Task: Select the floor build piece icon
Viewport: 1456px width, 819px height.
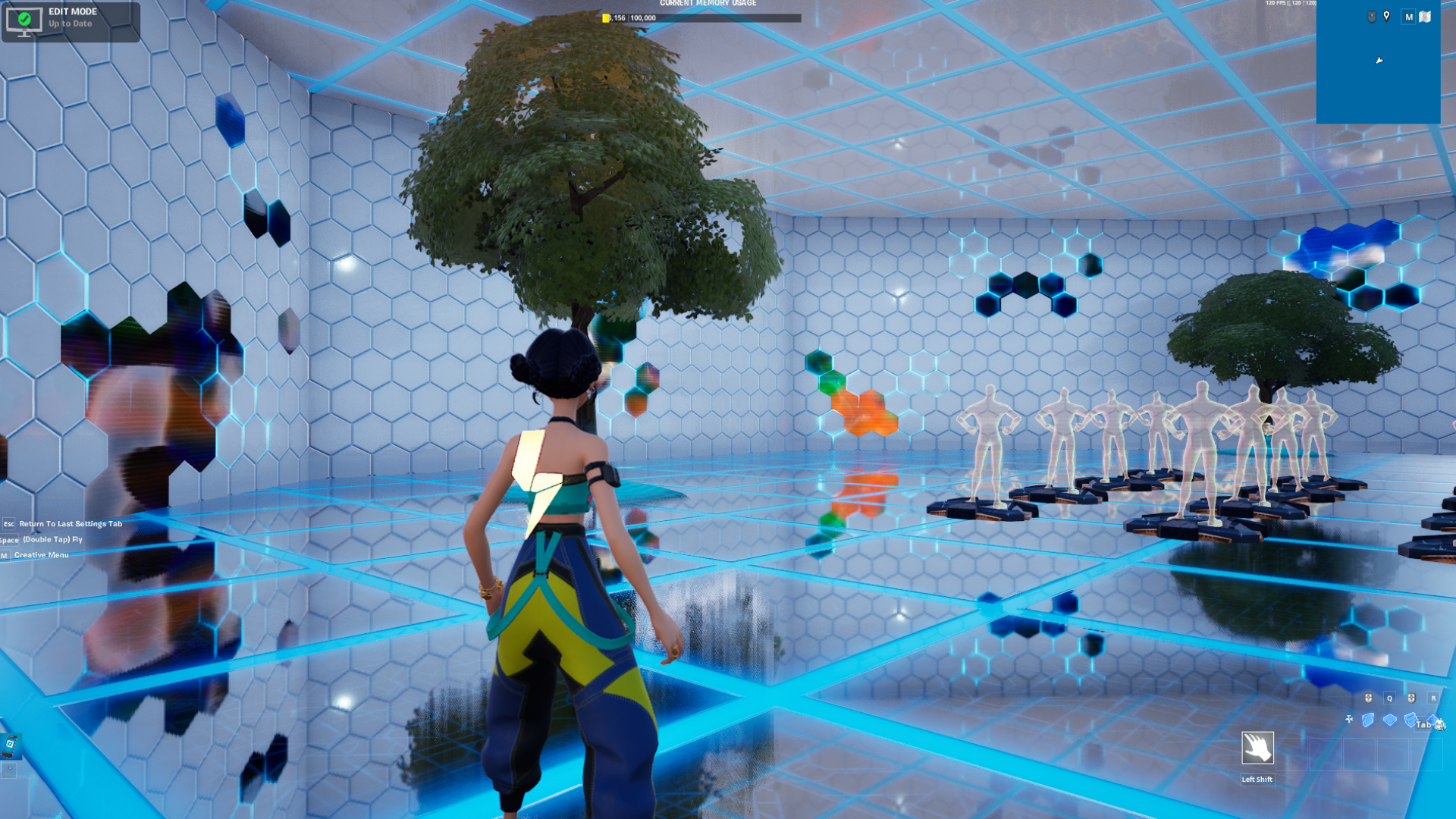Action: coord(1391,720)
